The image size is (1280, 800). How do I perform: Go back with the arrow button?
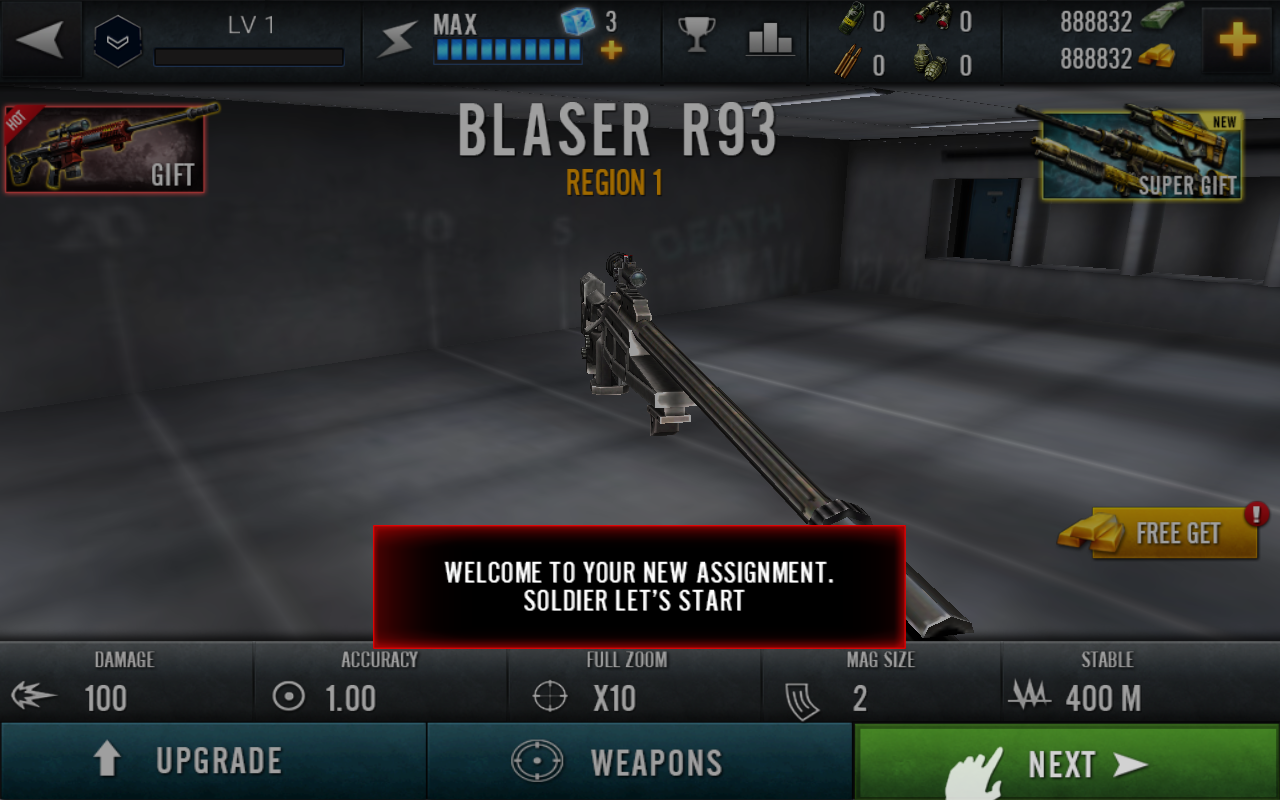(x=41, y=40)
